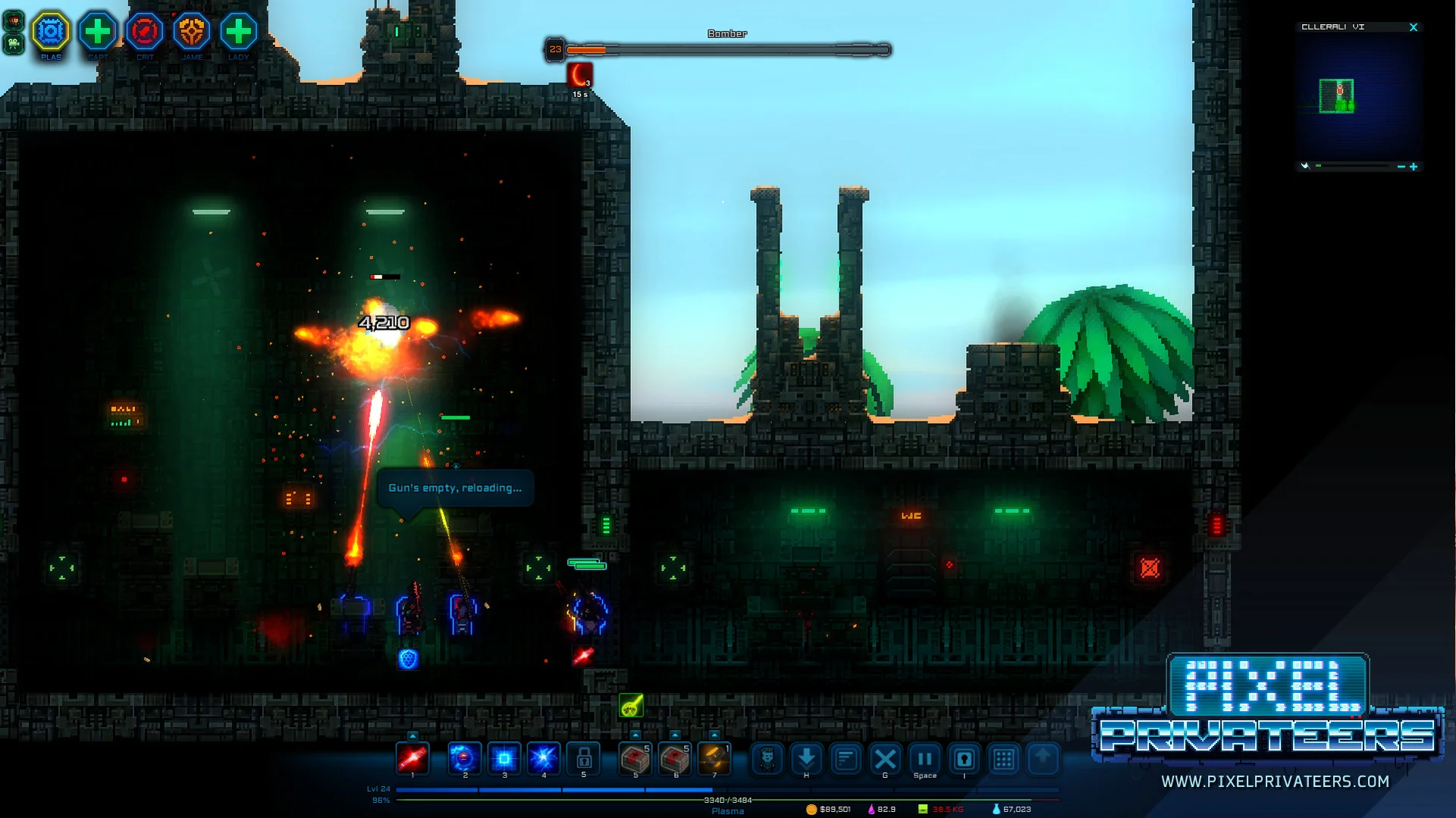The height and width of the screenshot is (818, 1456).
Task: Click the down-arrow button labeled H
Action: click(x=807, y=758)
